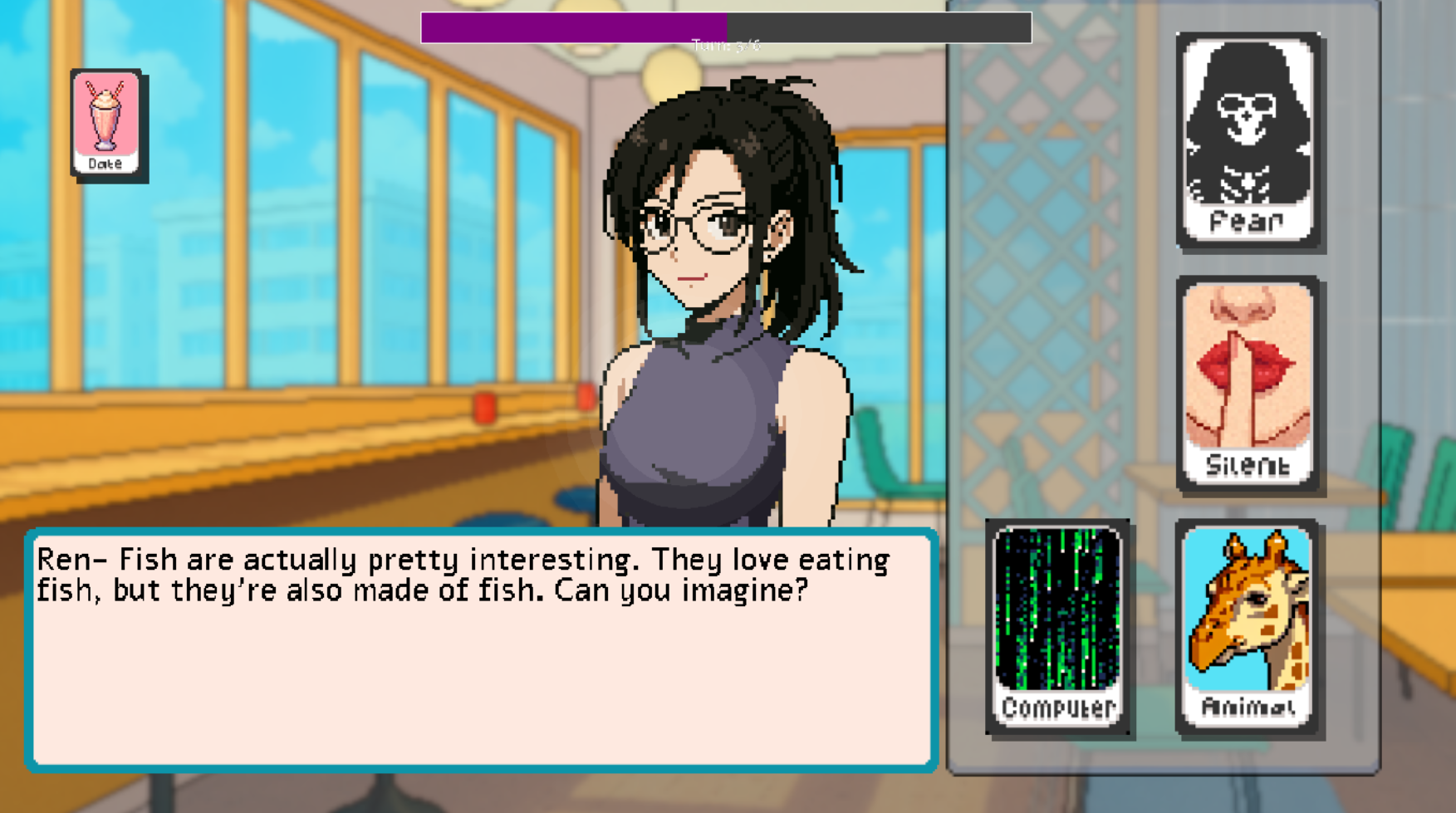Advance Ren's fish dialogue box

(x=482, y=649)
